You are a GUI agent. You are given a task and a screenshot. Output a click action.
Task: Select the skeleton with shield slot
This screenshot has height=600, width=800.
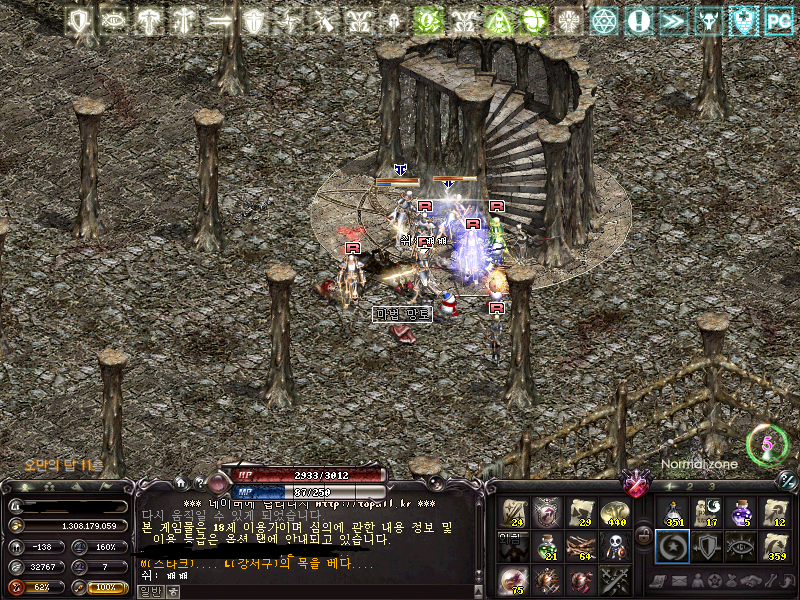(612, 547)
